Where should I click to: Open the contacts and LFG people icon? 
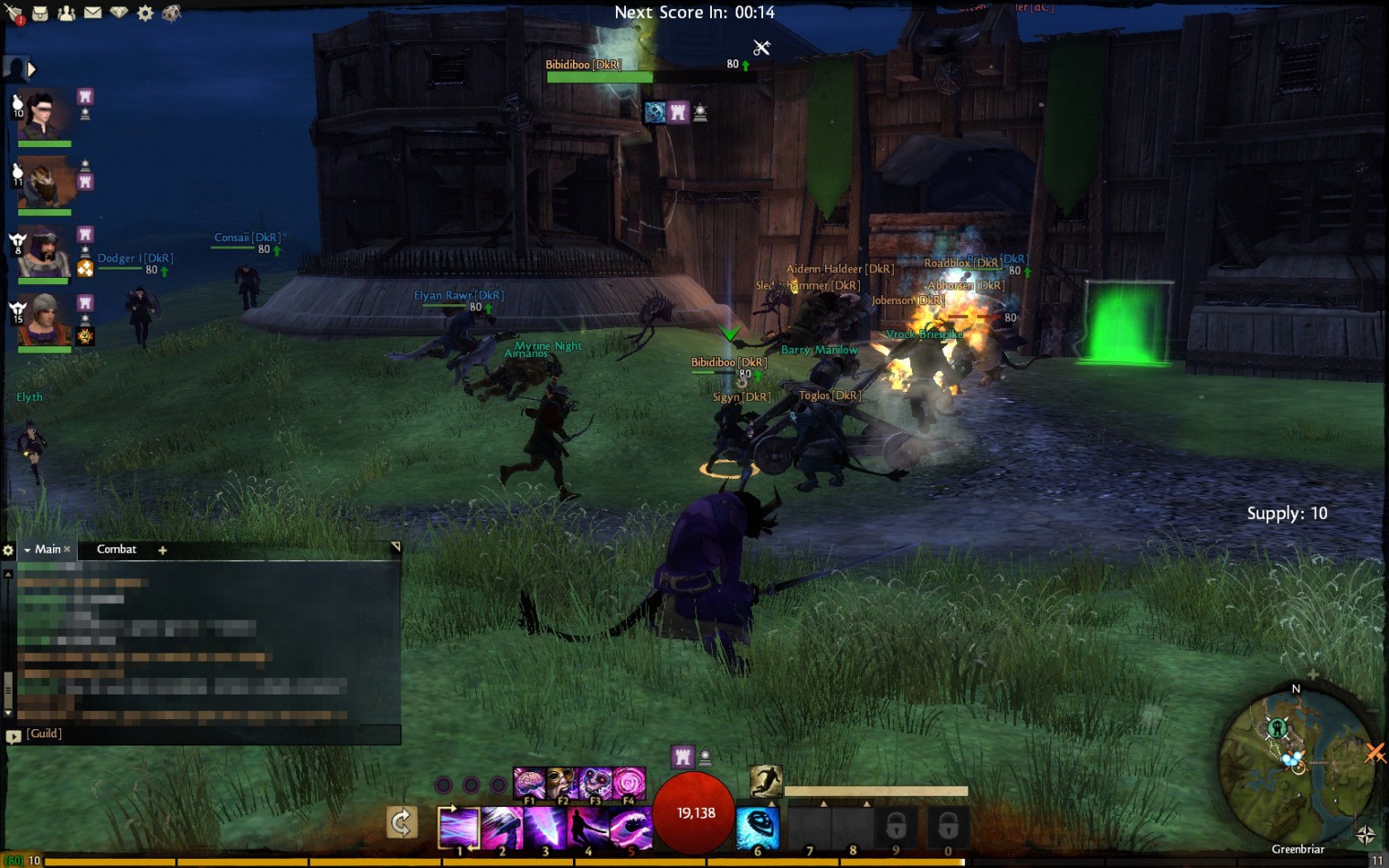[x=67, y=13]
